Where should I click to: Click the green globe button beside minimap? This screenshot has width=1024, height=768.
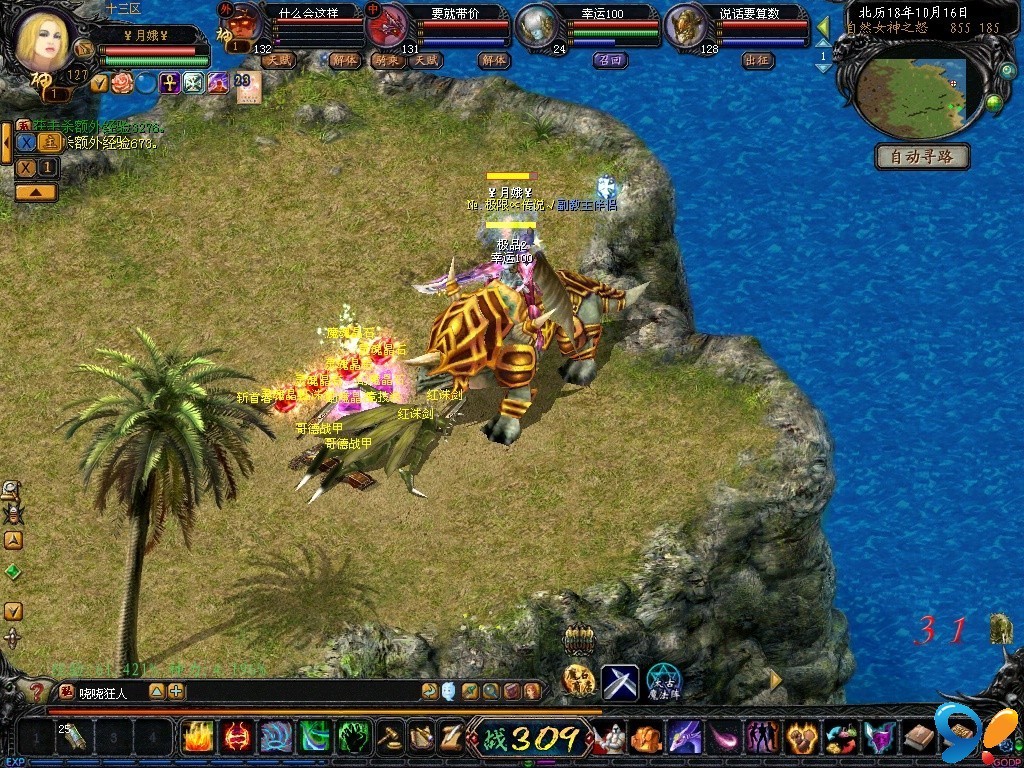click(994, 103)
